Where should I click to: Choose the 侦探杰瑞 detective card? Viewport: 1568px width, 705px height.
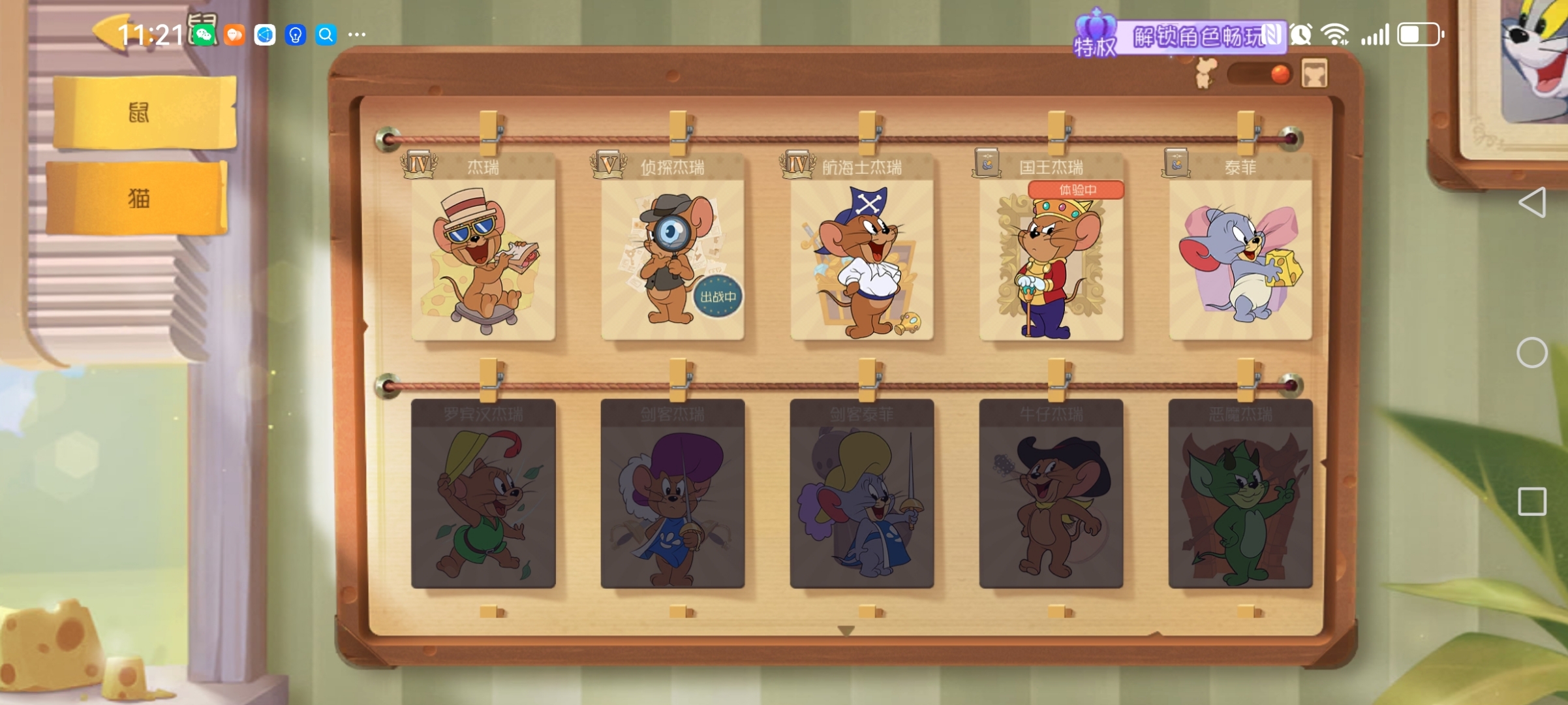(672, 258)
